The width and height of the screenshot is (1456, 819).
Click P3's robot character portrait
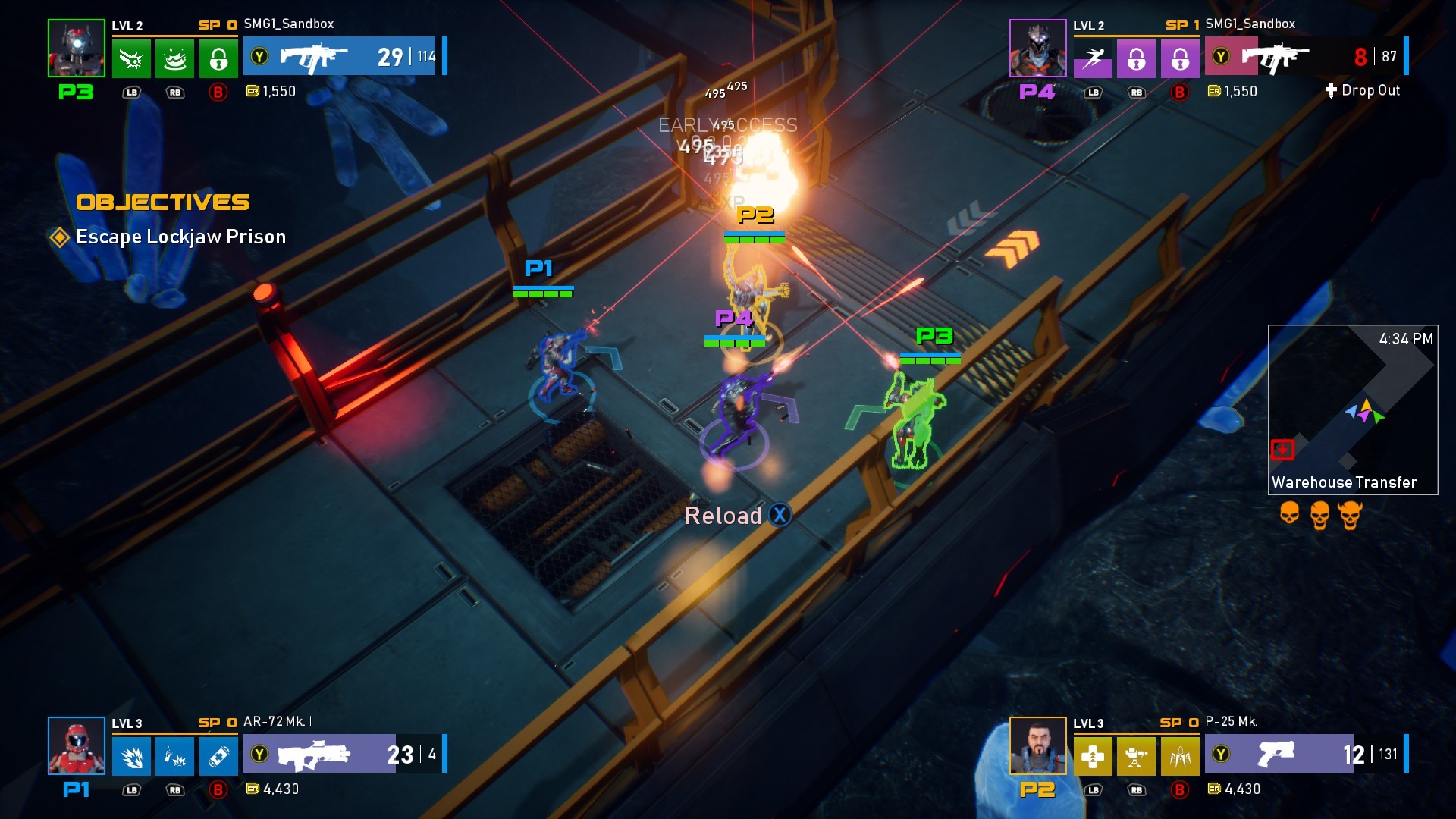pos(77,49)
